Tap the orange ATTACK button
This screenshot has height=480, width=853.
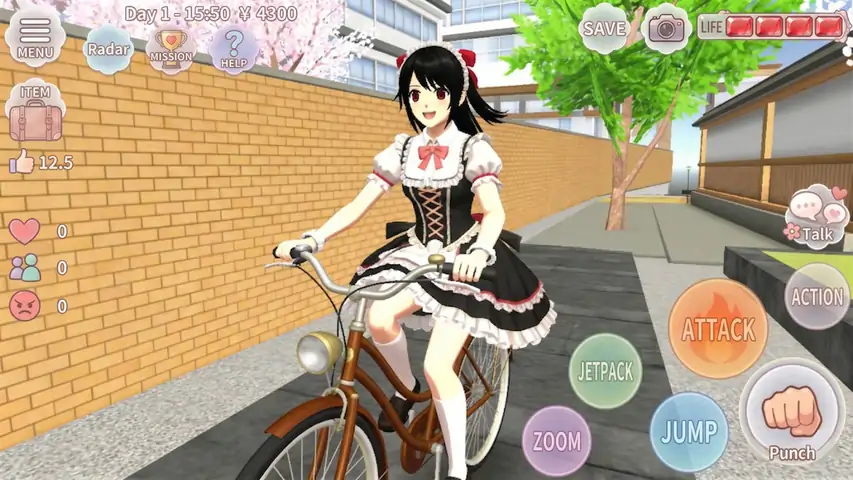click(718, 329)
